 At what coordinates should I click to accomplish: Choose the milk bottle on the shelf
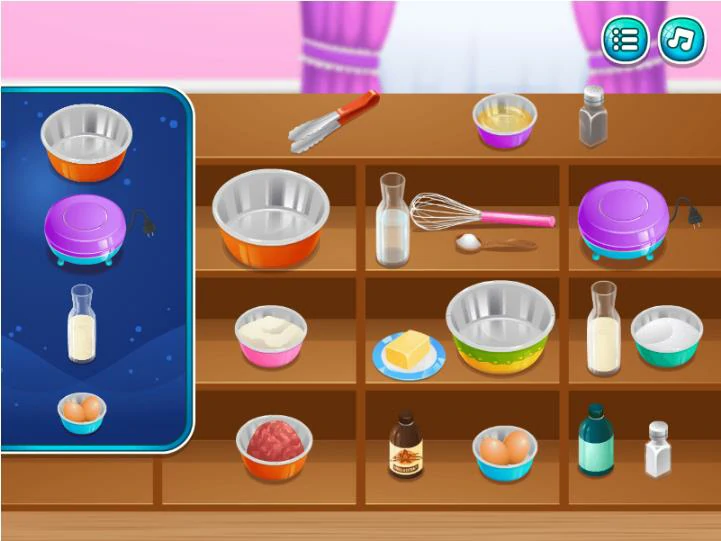(x=603, y=328)
